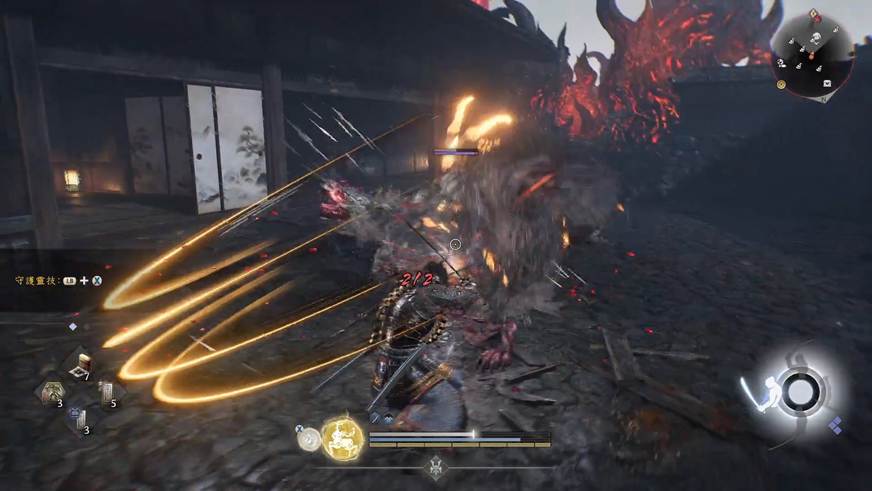Click the glowing stance indicator ring
Image resolution: width=872 pixels, height=491 pixels.
coord(798,392)
